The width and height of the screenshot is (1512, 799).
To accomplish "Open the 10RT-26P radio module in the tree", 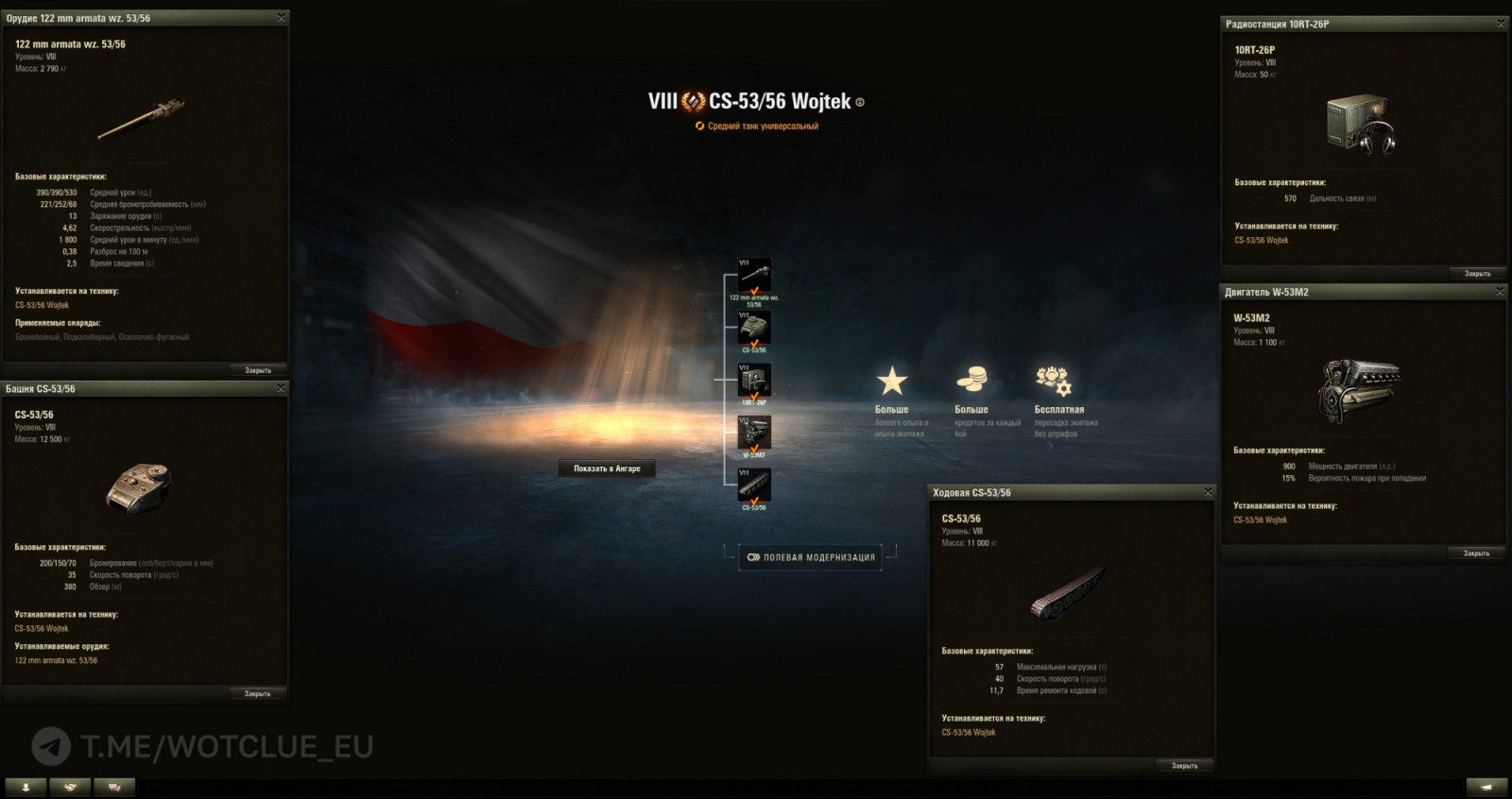I will (753, 382).
